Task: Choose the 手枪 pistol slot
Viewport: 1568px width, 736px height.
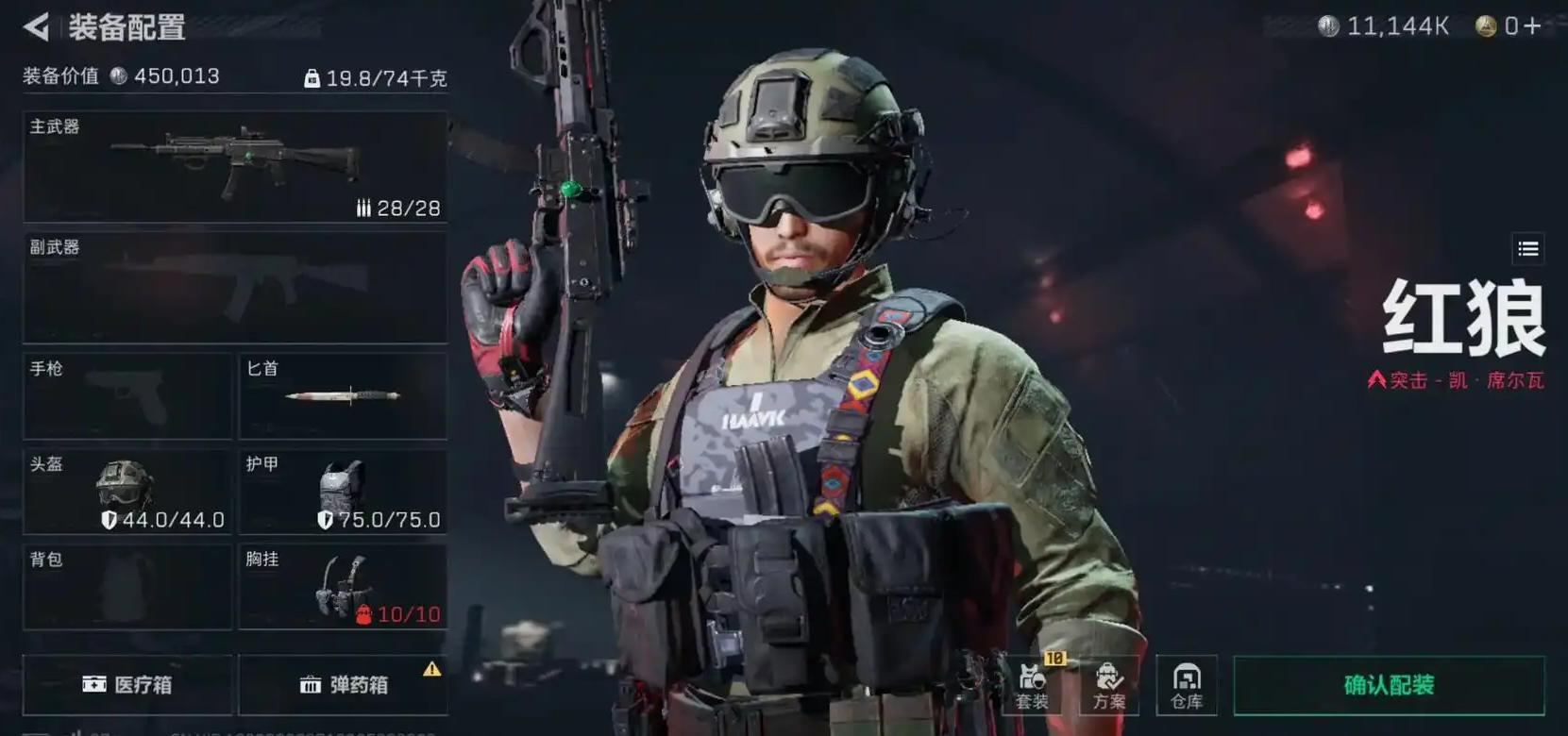Action: [x=127, y=396]
